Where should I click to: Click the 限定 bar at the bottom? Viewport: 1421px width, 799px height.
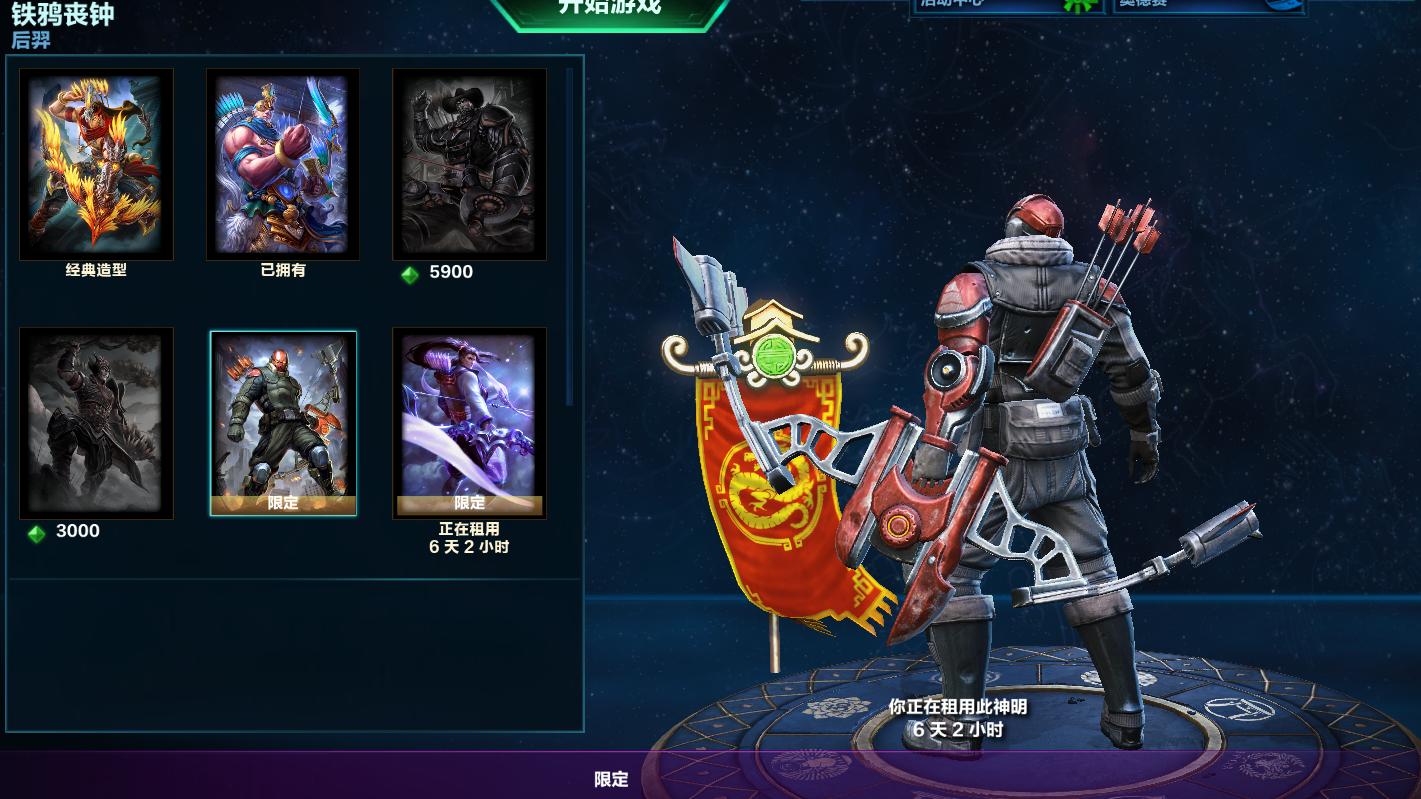(x=610, y=780)
